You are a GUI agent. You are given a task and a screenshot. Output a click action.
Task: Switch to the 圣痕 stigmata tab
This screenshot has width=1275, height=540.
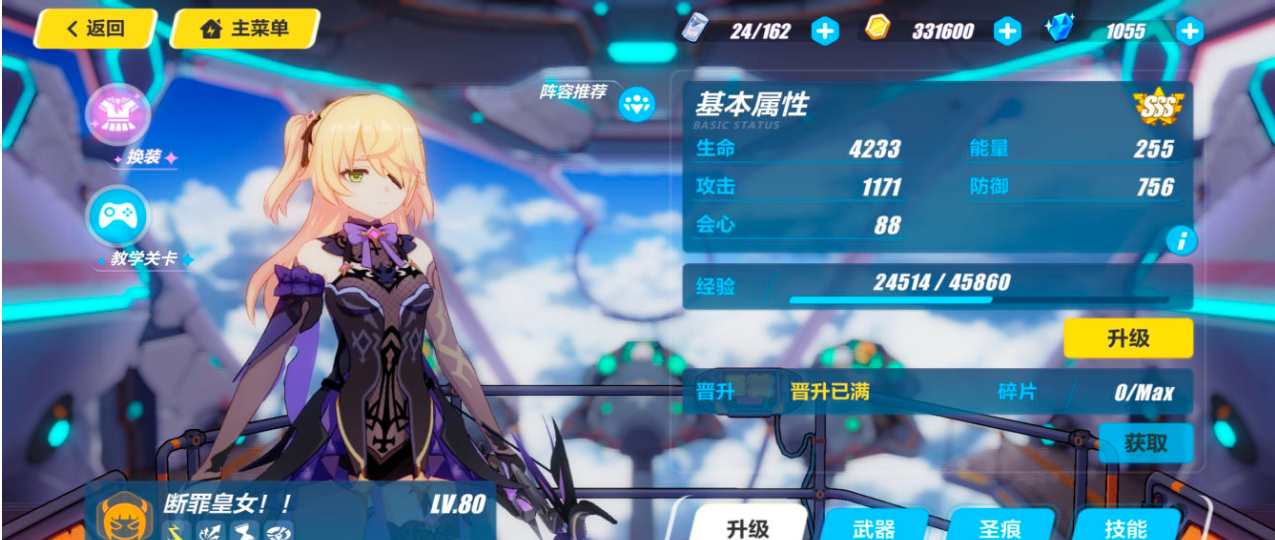click(x=999, y=527)
